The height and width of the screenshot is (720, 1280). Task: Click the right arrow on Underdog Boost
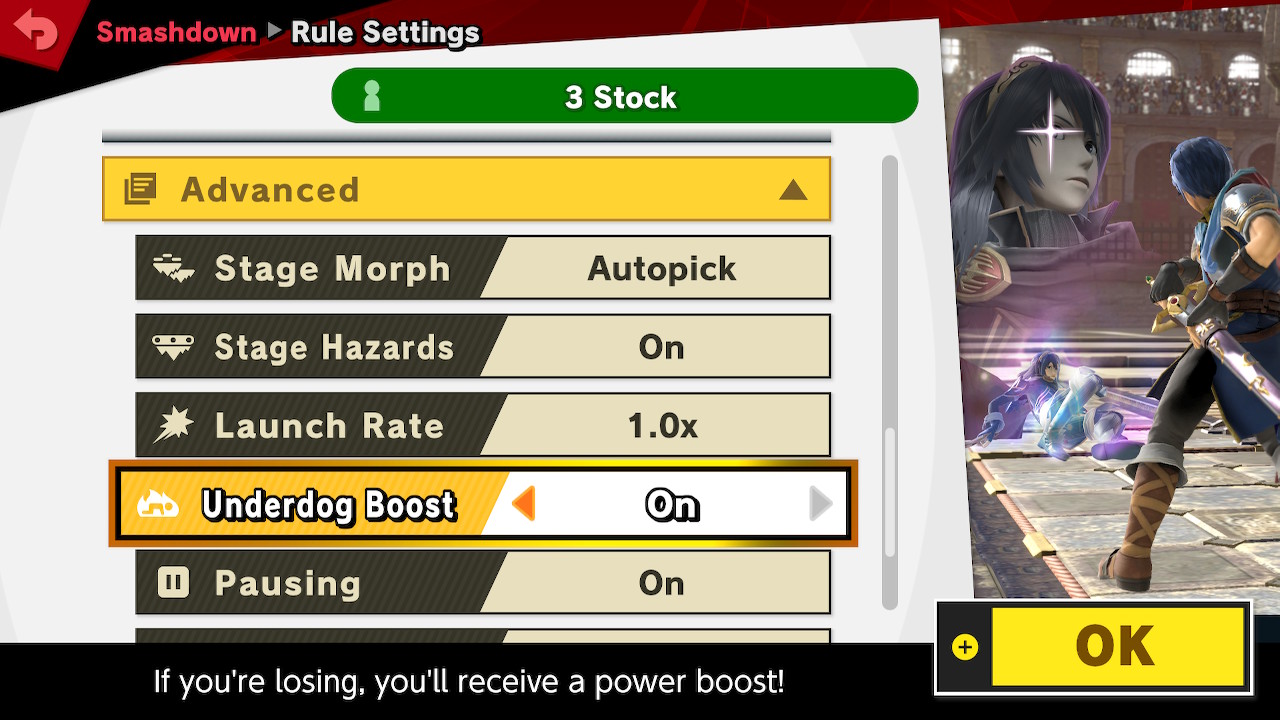coord(820,505)
